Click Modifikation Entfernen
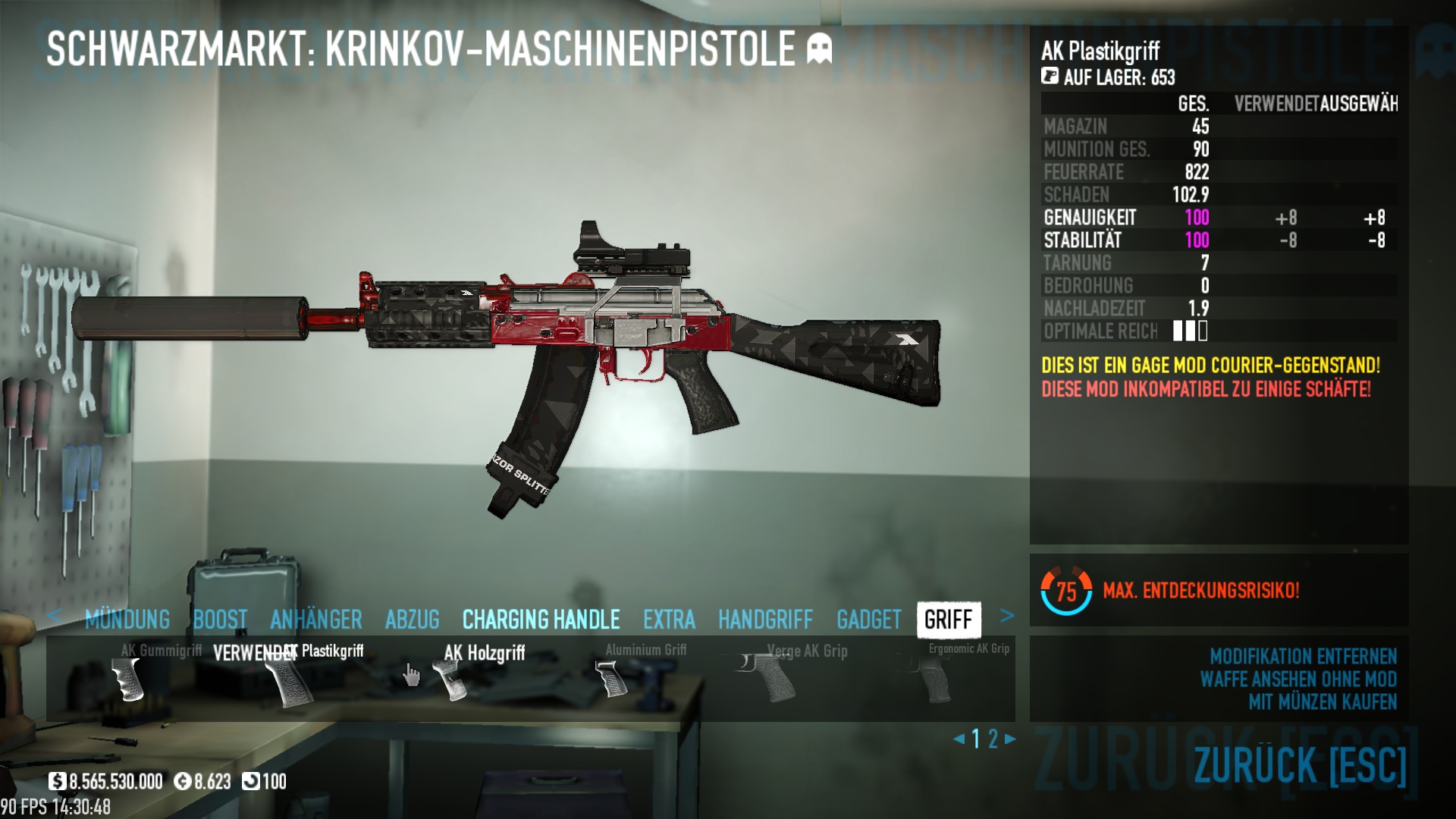Screen dimensions: 1456x819 [1302, 656]
